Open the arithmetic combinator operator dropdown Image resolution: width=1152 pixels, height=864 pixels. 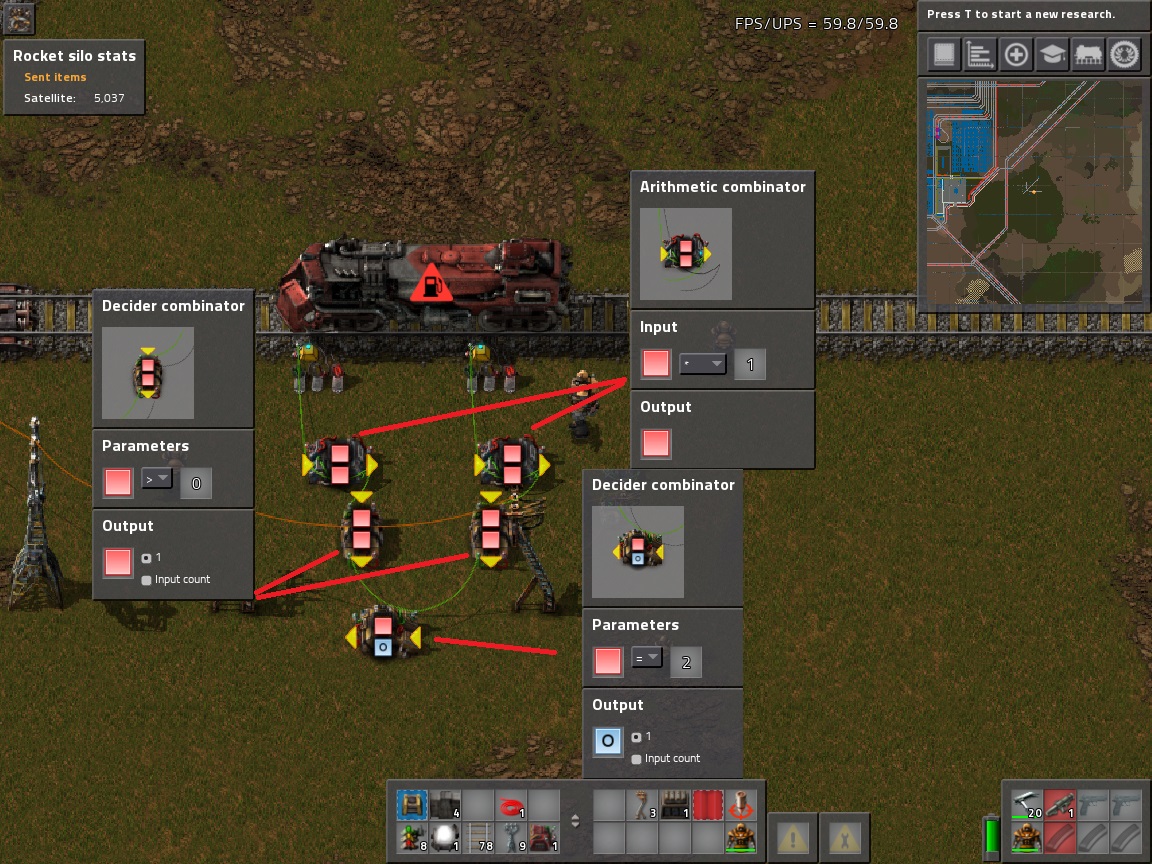[703, 364]
